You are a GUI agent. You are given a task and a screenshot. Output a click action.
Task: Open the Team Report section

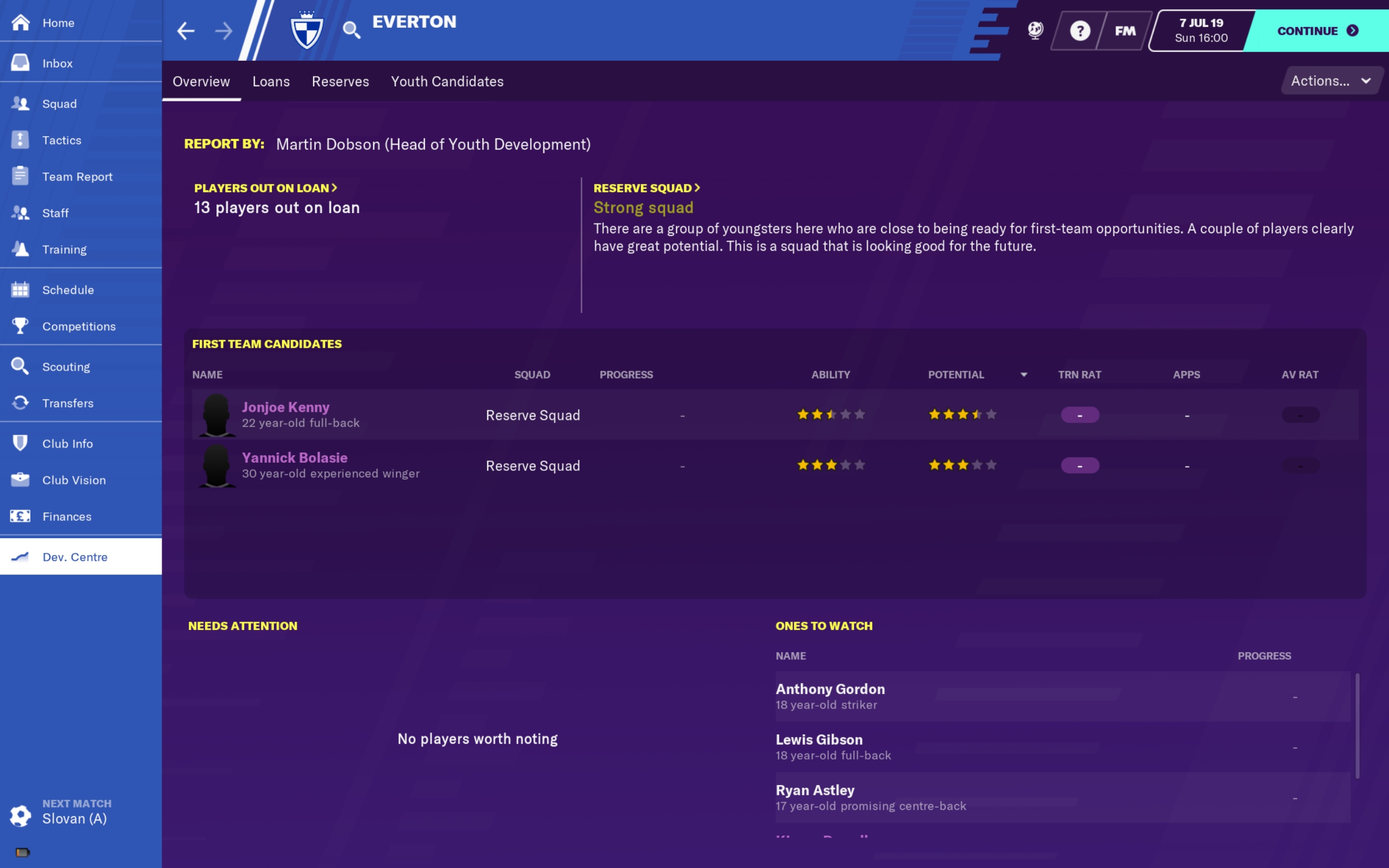[x=78, y=176]
